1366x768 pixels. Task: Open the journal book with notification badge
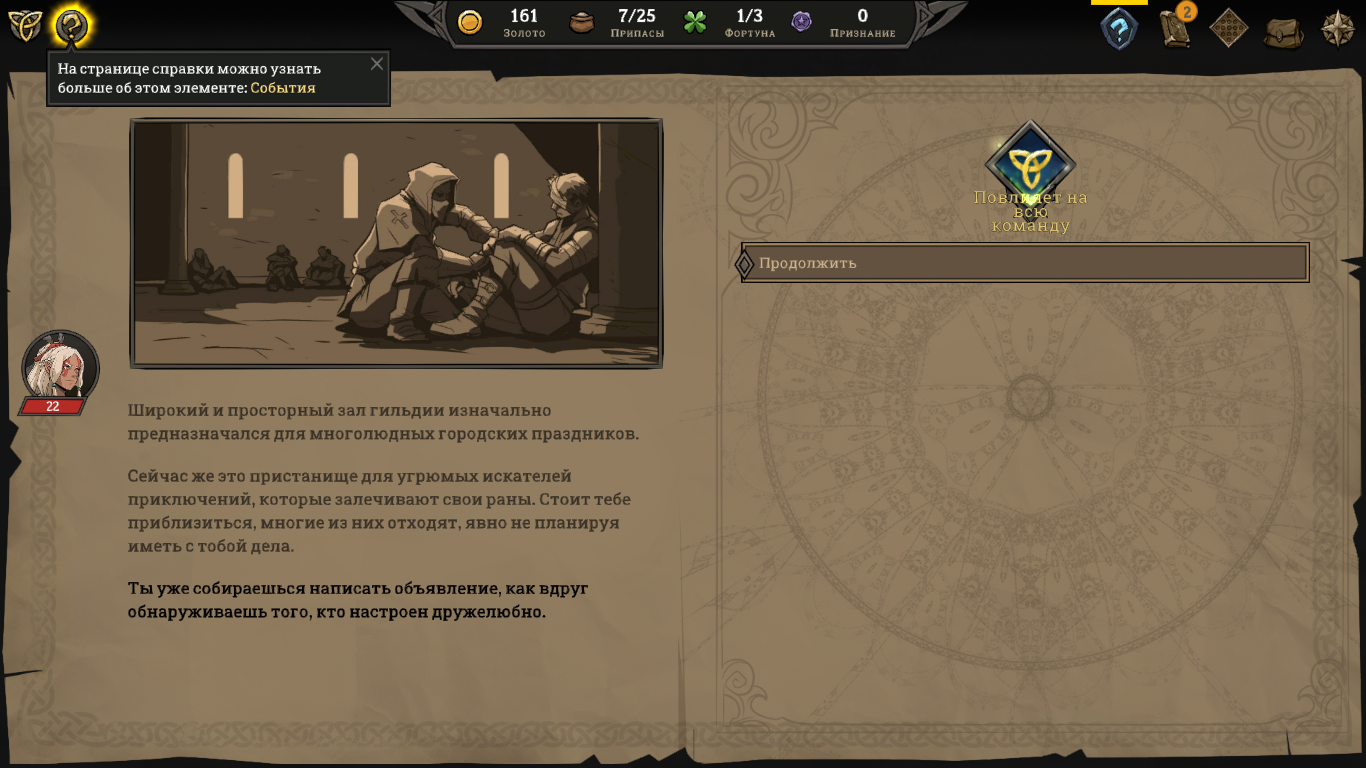(1175, 28)
